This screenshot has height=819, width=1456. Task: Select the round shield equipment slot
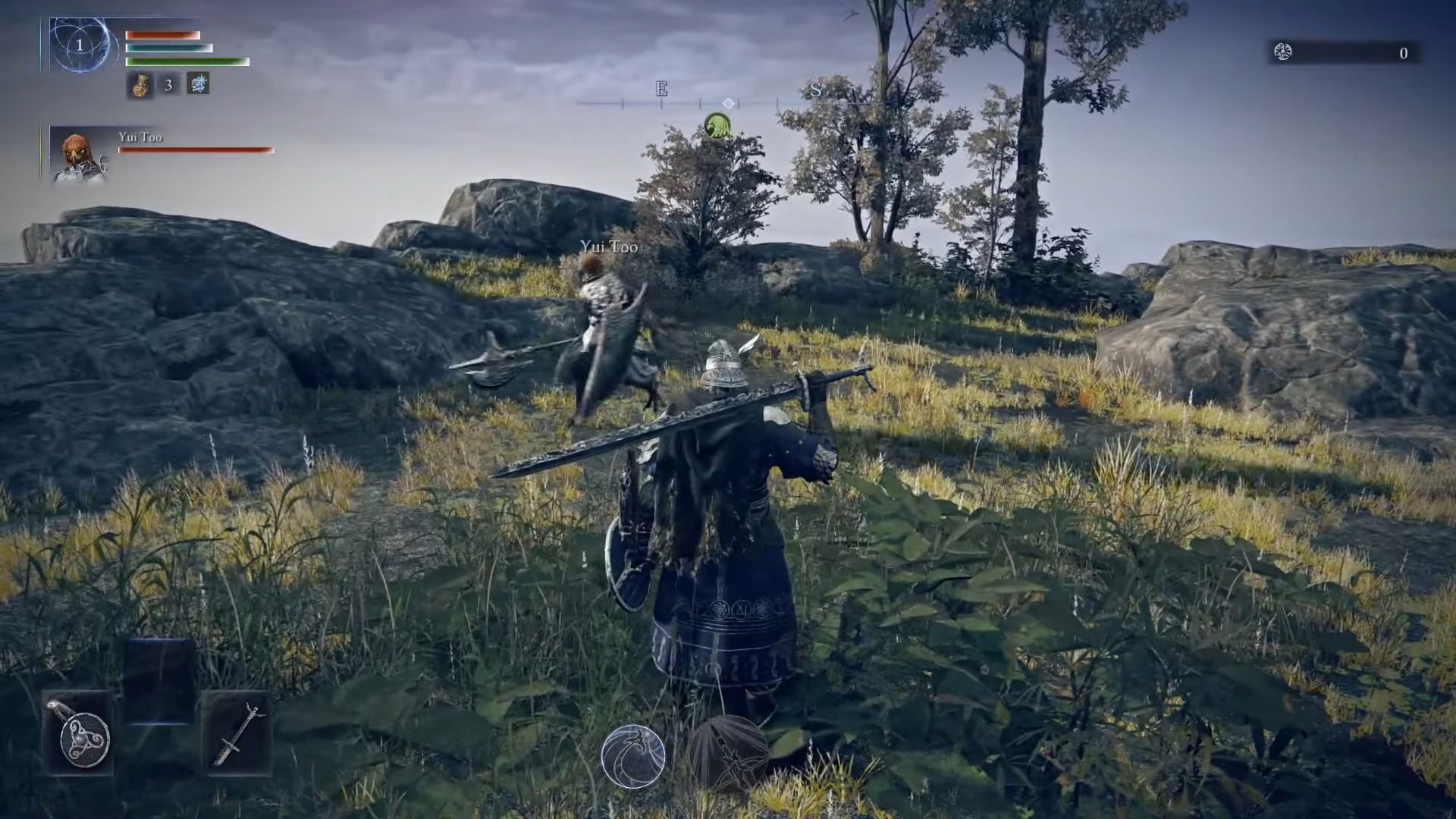pyautogui.click(x=79, y=733)
